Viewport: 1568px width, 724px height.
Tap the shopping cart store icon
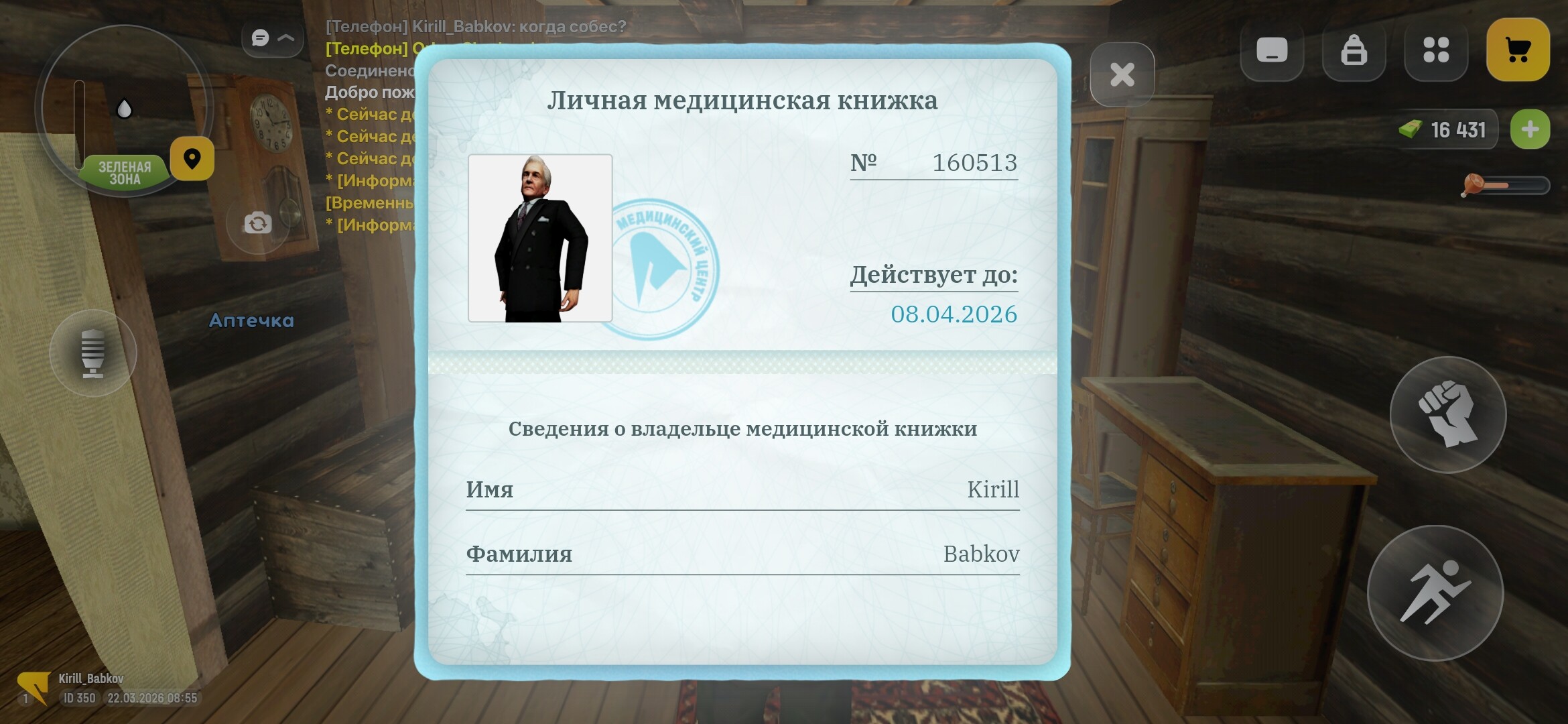(1518, 50)
